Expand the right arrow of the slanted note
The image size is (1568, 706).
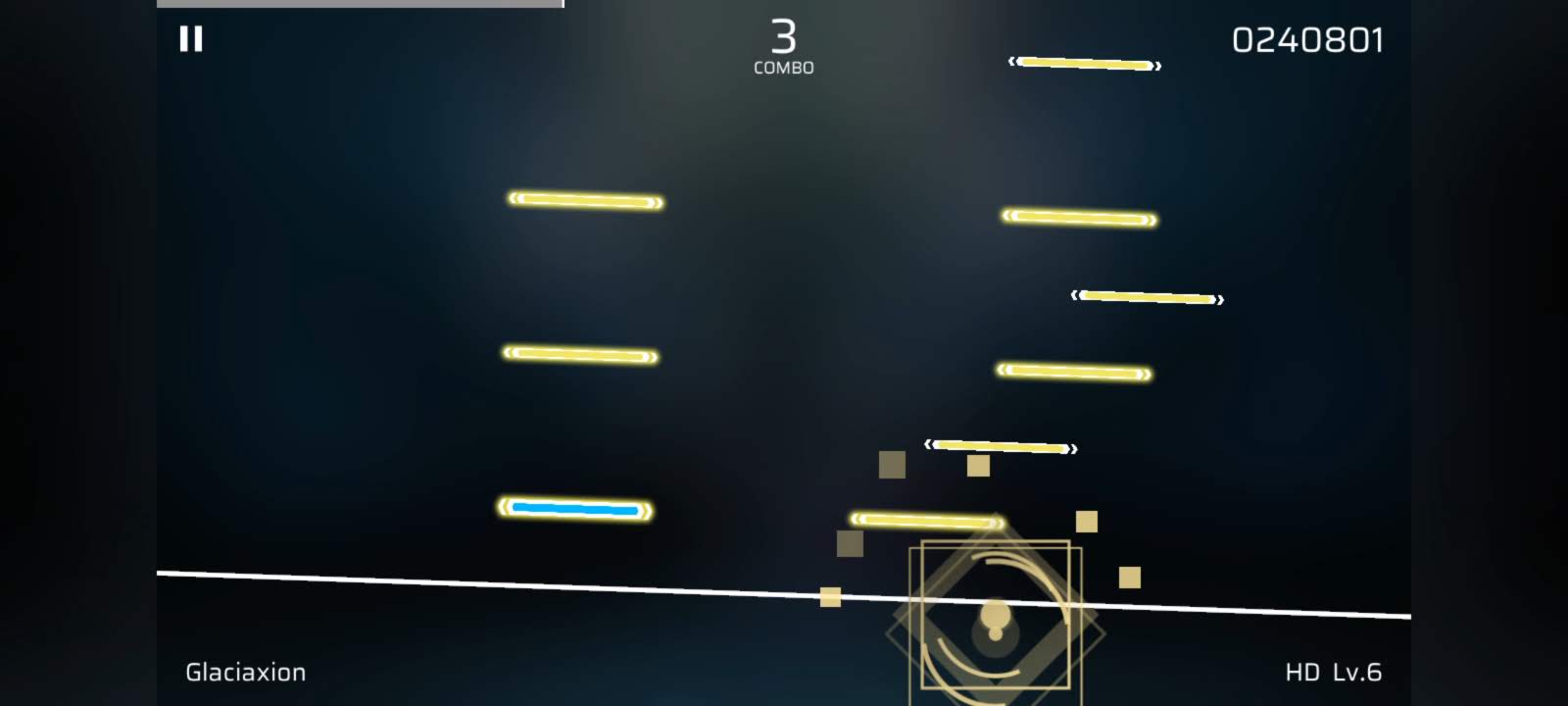coord(1218,300)
